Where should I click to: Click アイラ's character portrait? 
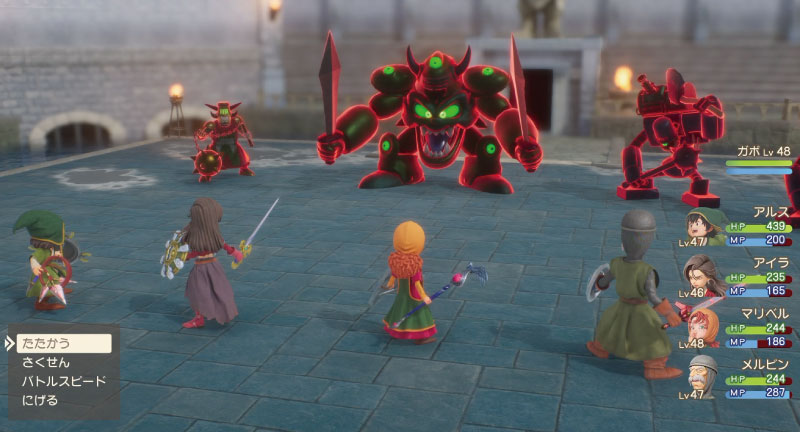(x=707, y=277)
